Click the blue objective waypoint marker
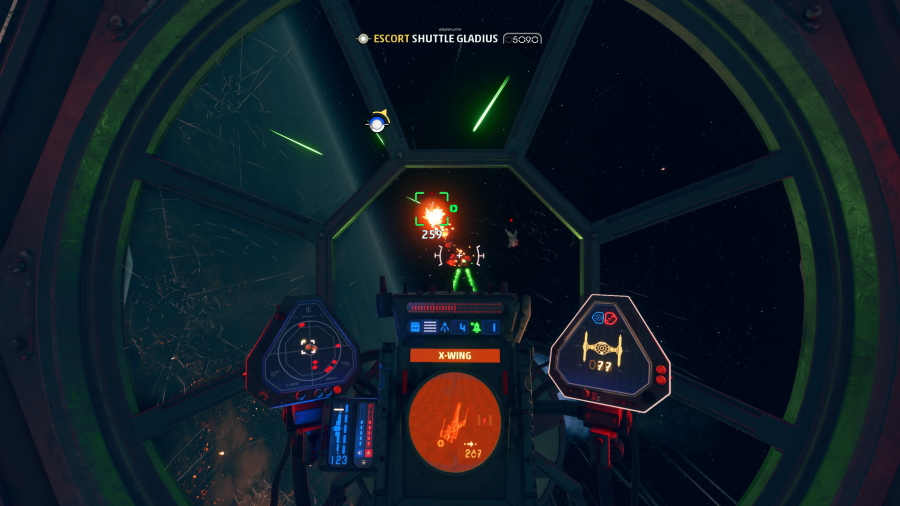 point(376,124)
